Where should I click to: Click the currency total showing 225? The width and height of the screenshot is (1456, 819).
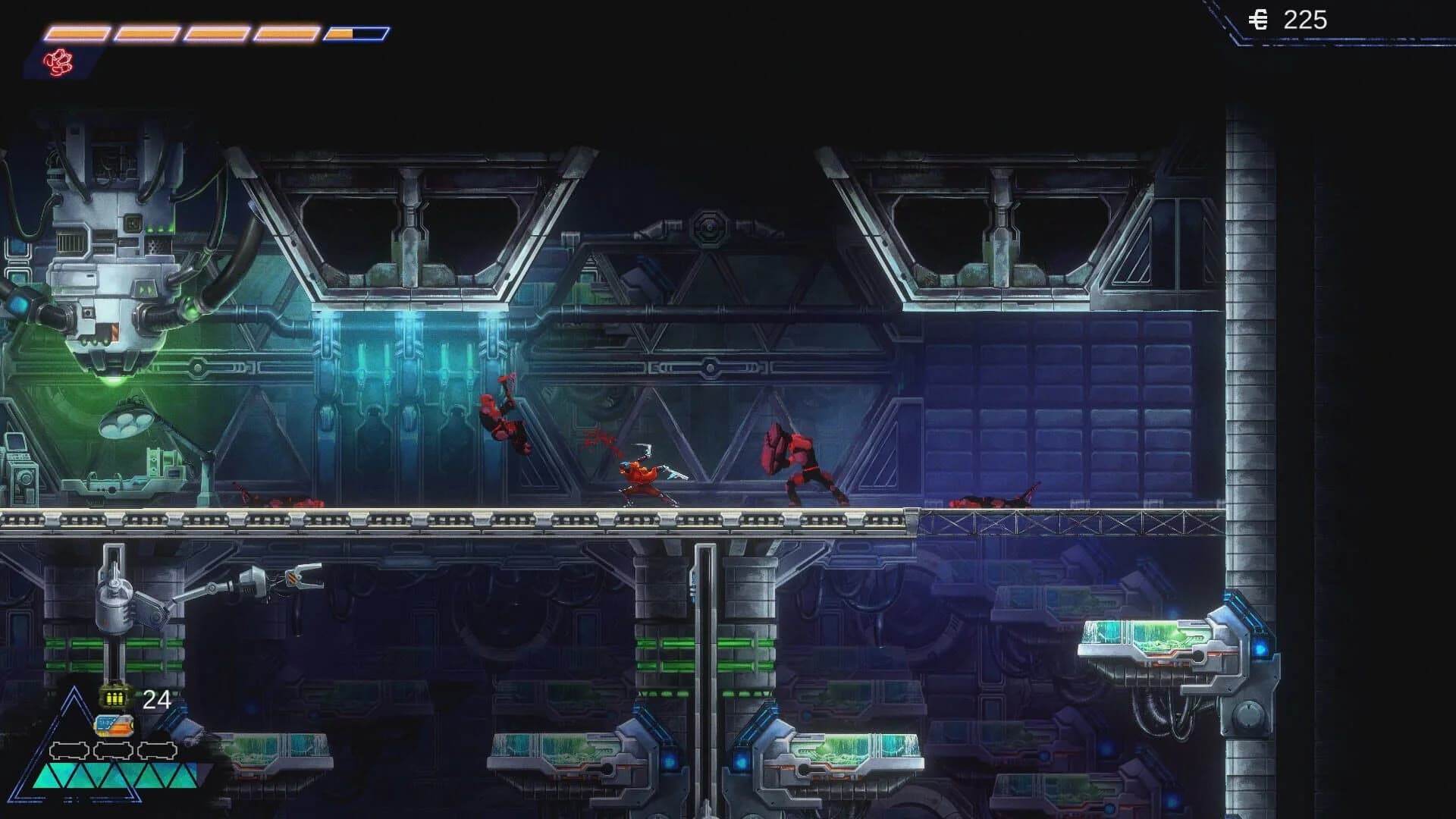pyautogui.click(x=1307, y=20)
